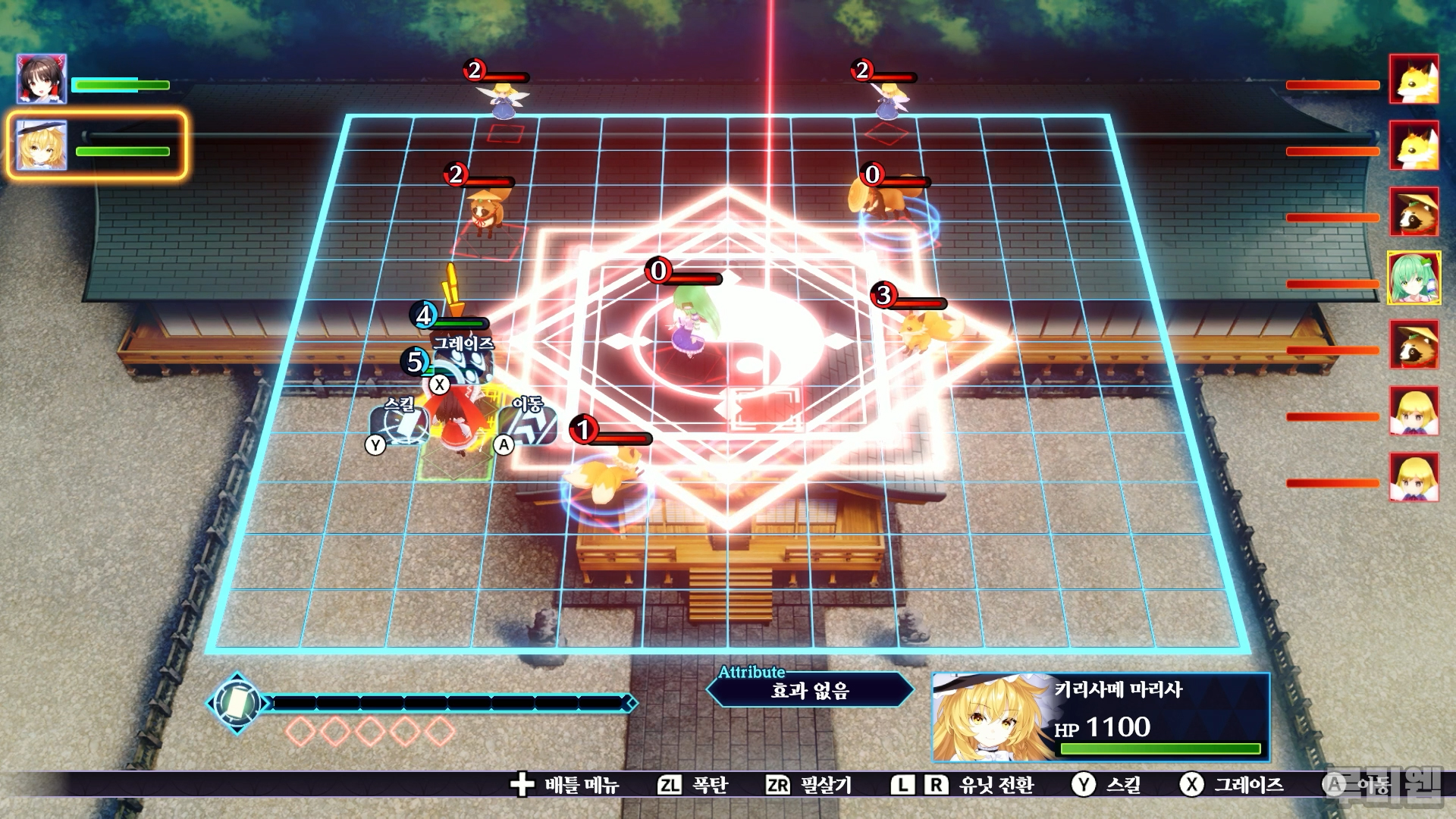The height and width of the screenshot is (819, 1456).
Task: Pick the green-haired portrait in the turn order
Action: (1414, 278)
